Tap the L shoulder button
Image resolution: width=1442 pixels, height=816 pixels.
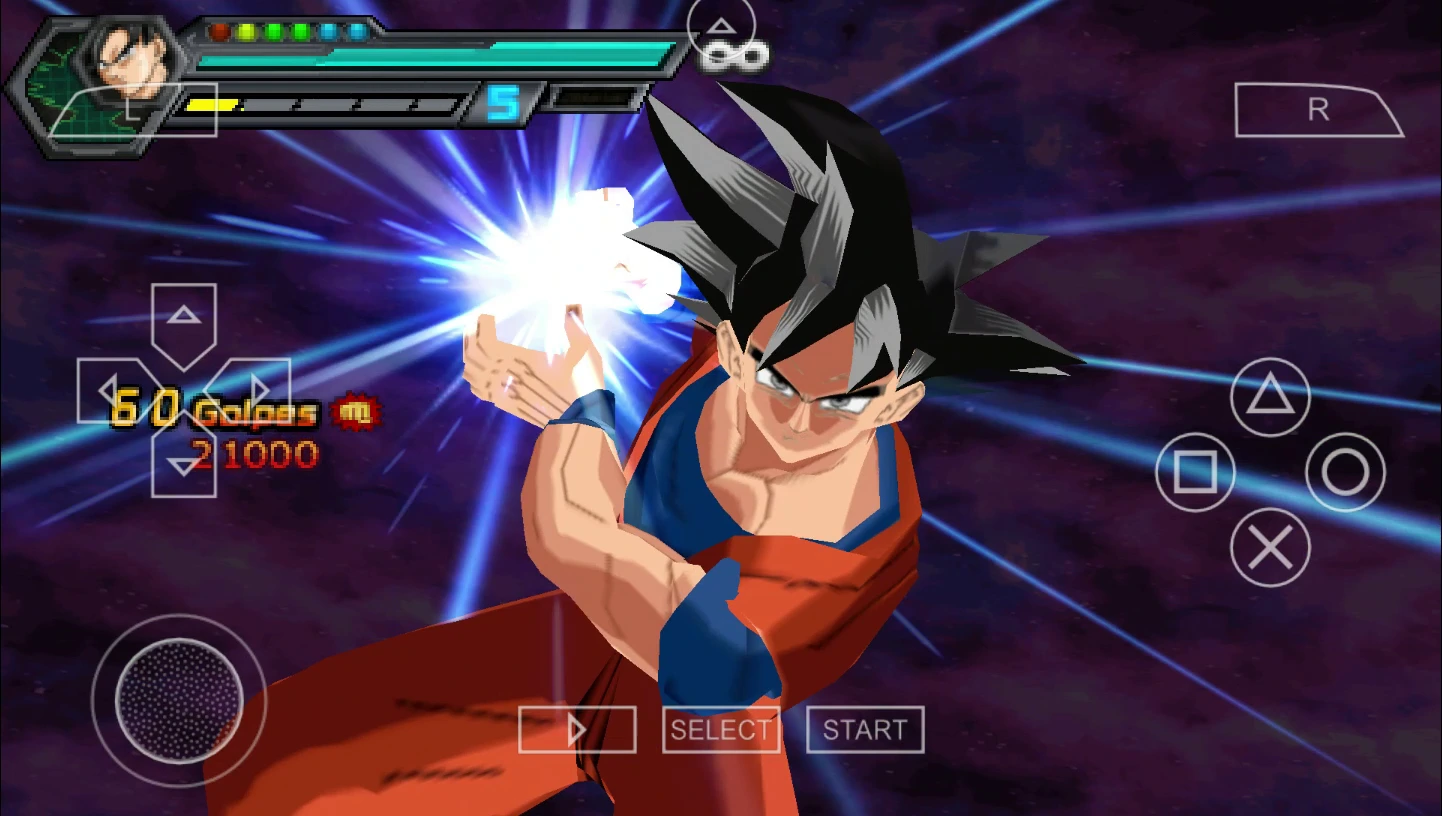point(132,111)
